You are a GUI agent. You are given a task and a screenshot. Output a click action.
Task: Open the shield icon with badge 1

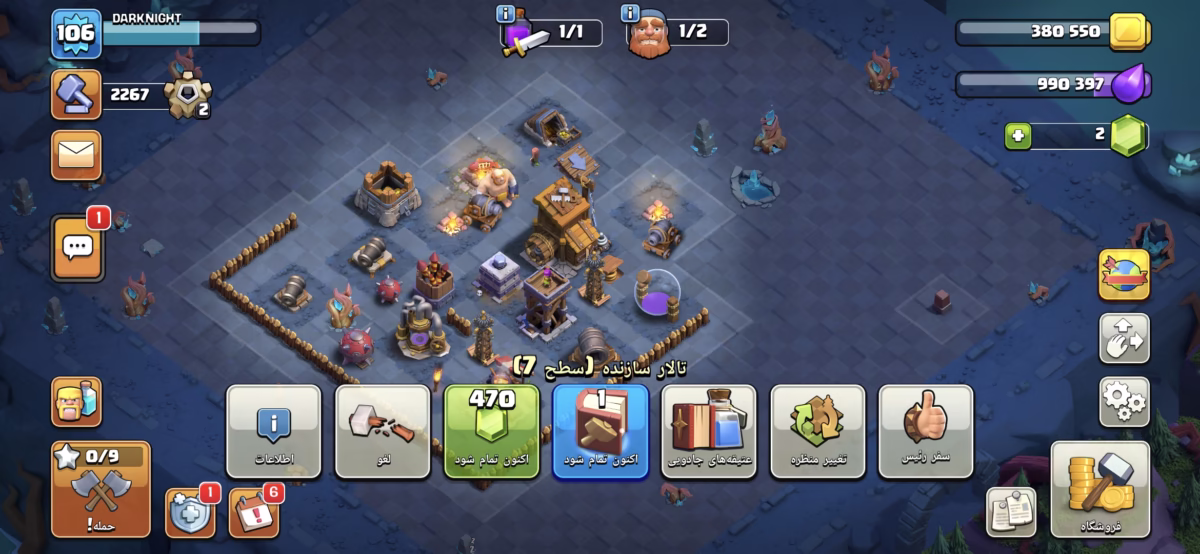coord(189,512)
